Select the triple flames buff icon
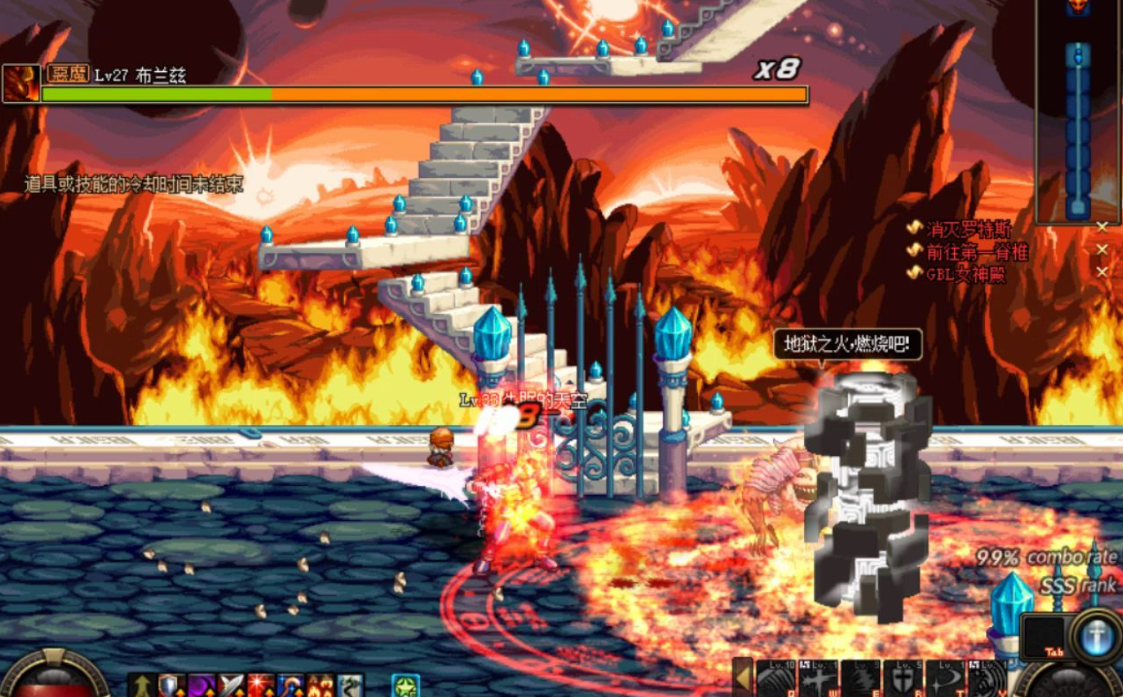Screen dimensions: 1123x697 pyautogui.click(x=320, y=686)
